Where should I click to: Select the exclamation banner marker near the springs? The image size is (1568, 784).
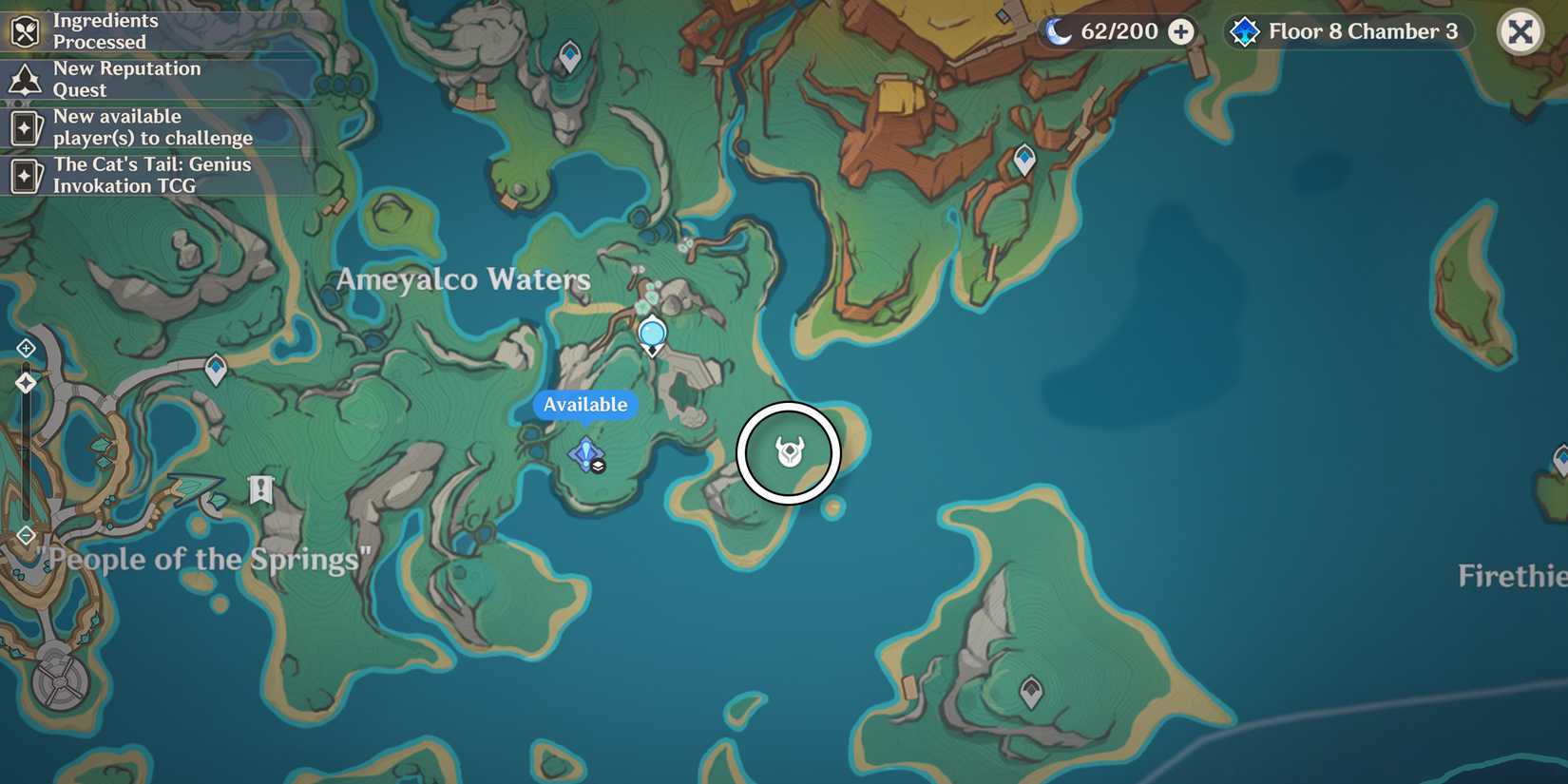[x=259, y=488]
